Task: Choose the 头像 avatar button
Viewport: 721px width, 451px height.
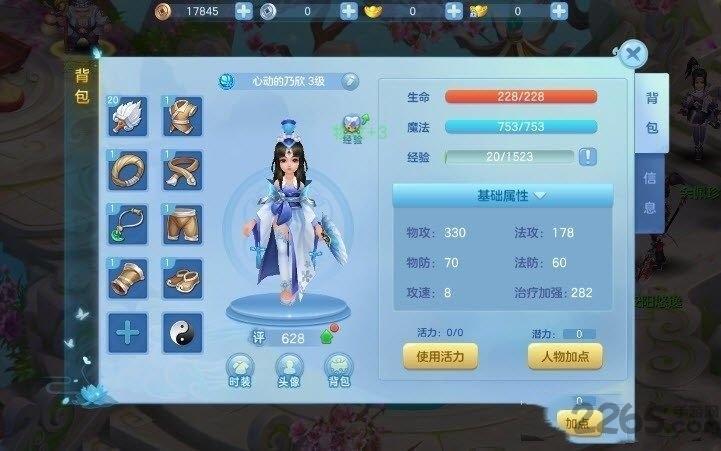Action: click(290, 368)
